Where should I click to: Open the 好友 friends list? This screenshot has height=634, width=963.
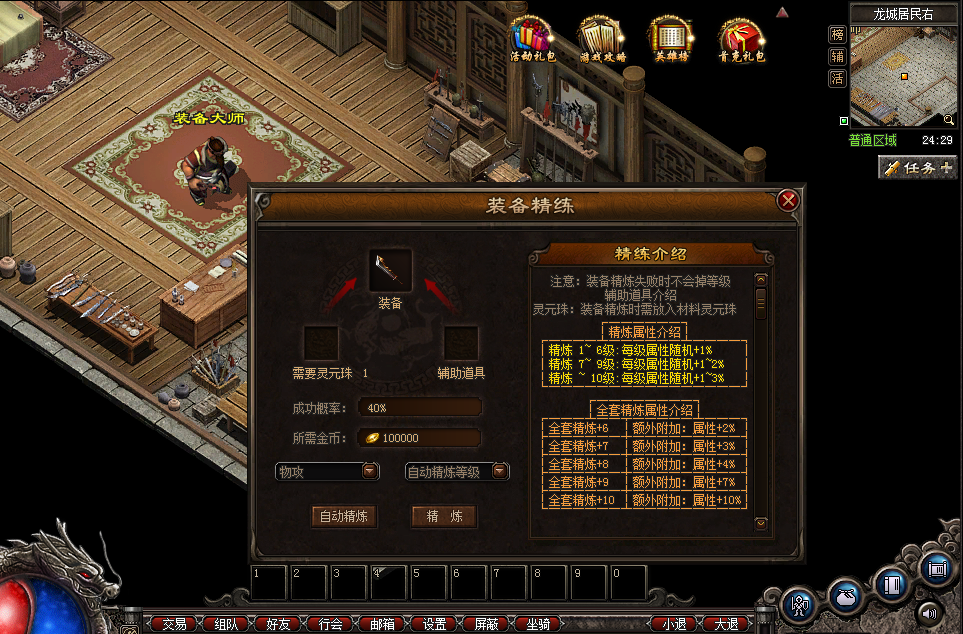[277, 624]
